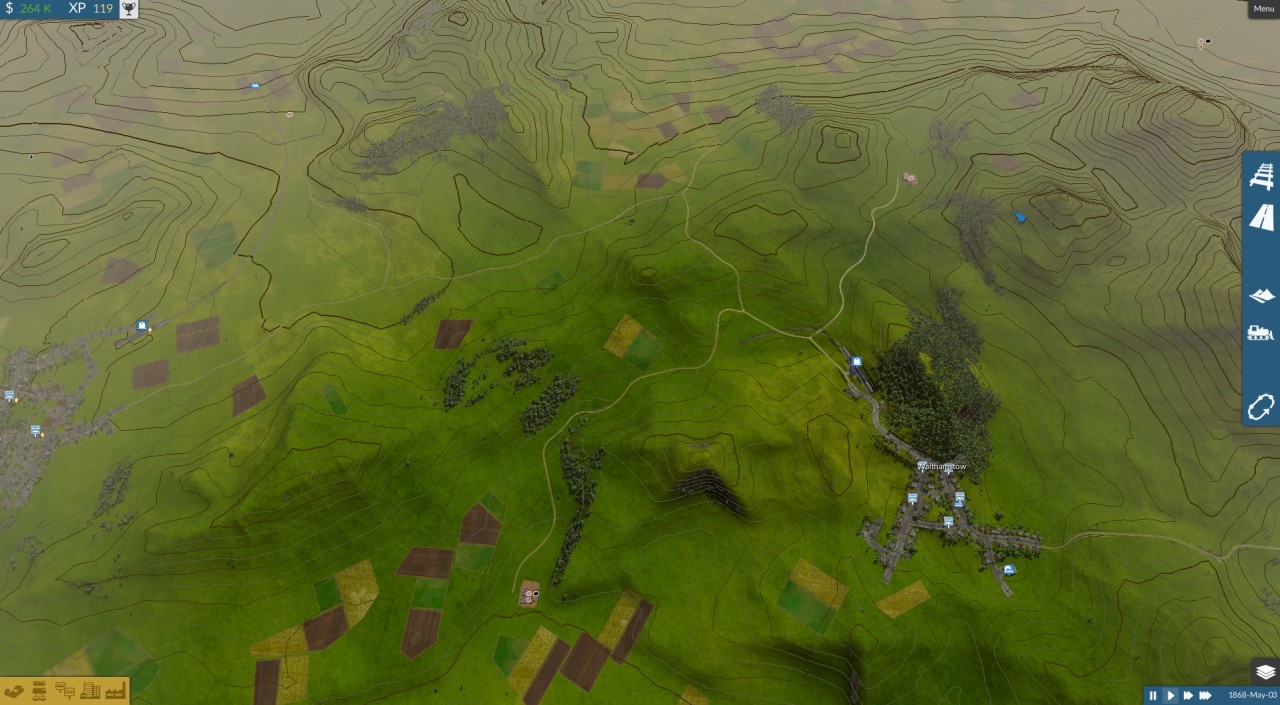Open the towns buildings list
The image size is (1280, 705).
(90, 690)
